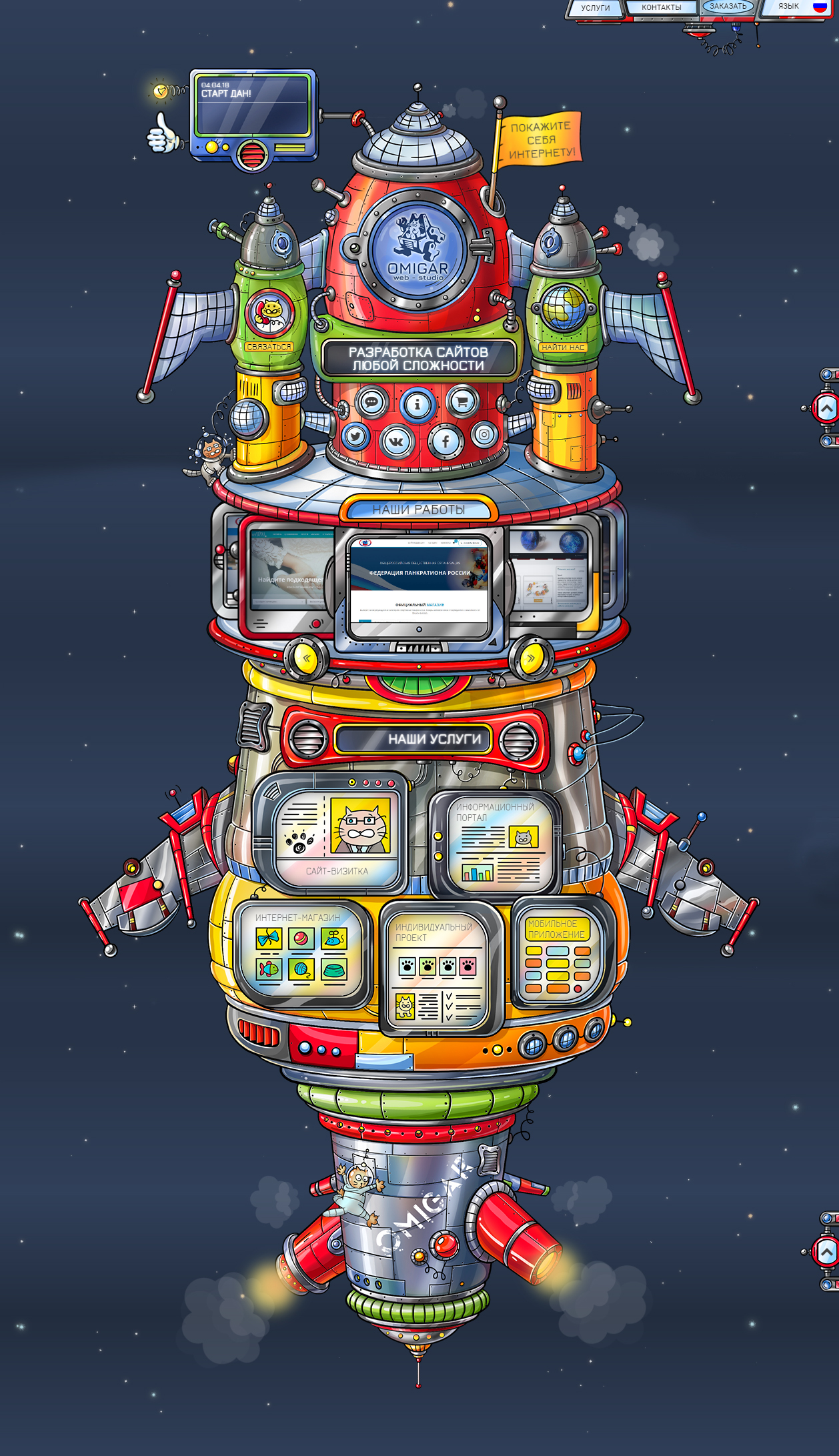Viewport: 839px width, 1456px height.
Task: Open the shopping cart icon
Action: [x=462, y=402]
